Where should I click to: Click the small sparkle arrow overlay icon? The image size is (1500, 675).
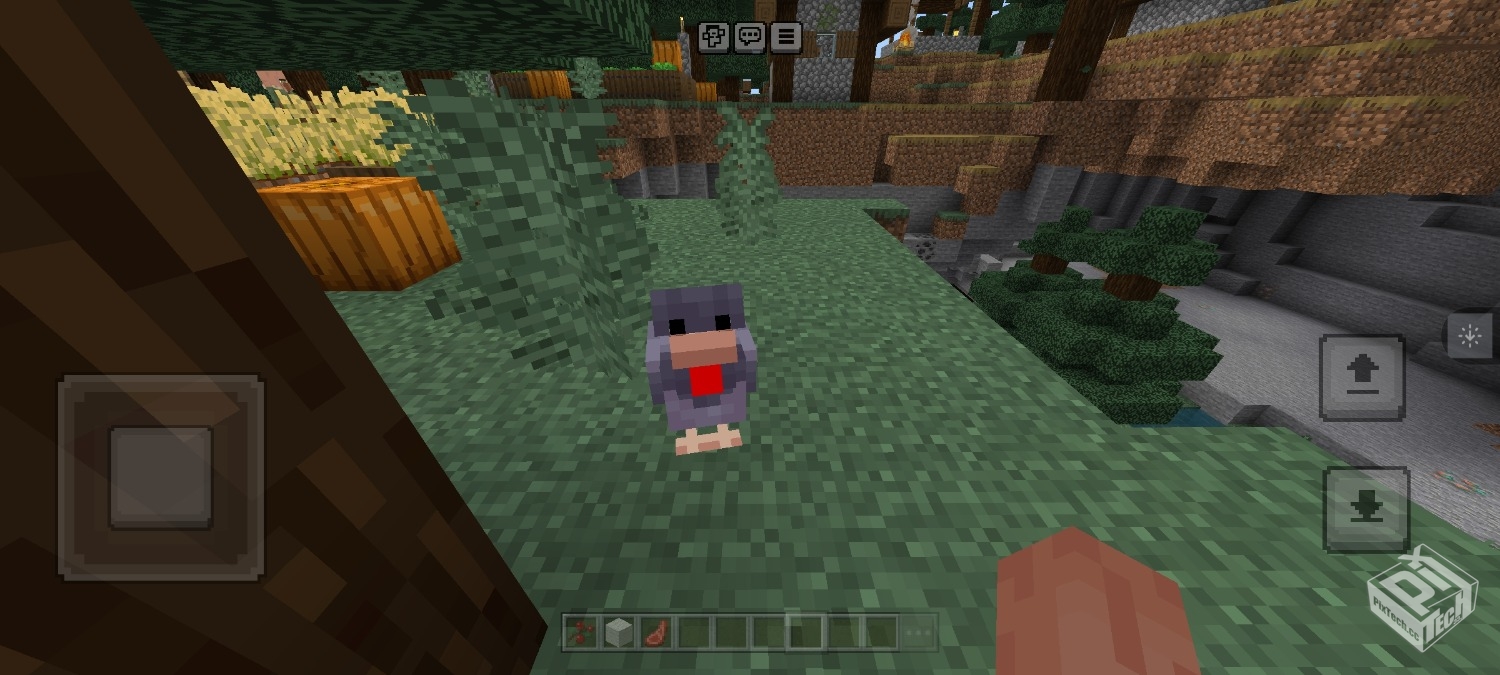pos(1469,336)
